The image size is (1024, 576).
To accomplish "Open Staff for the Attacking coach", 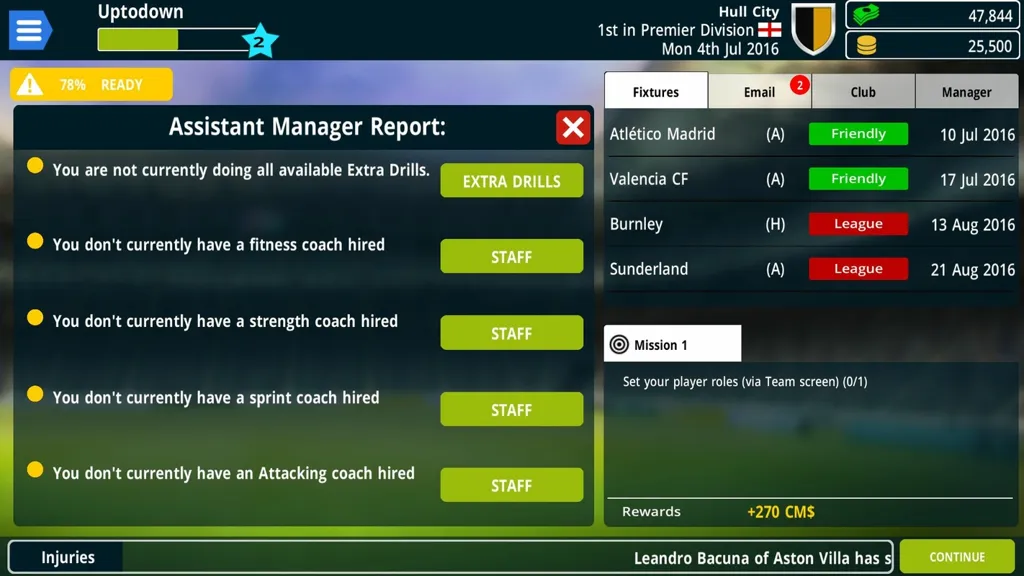I will click(x=511, y=485).
